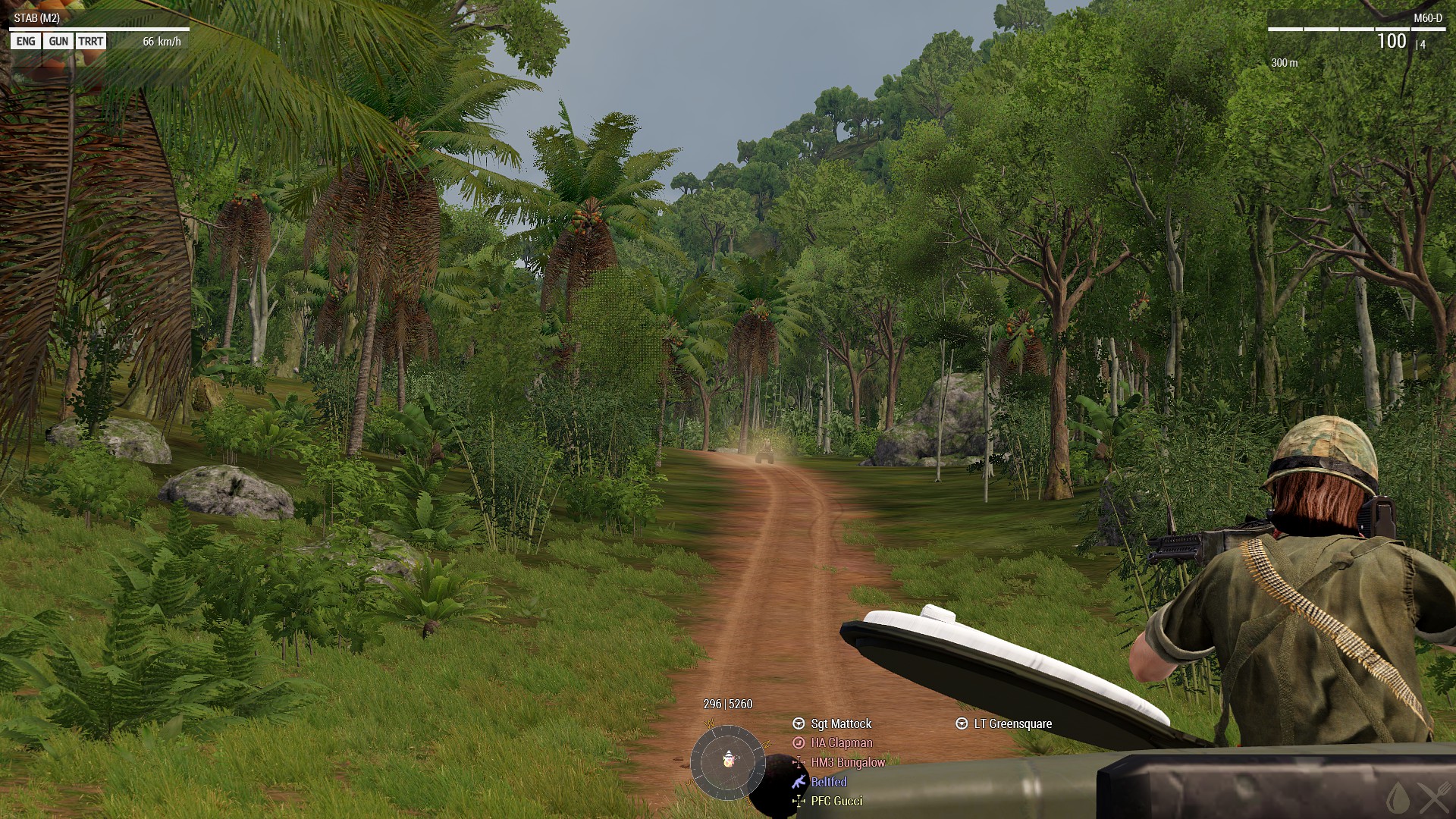
Task: Click the circular squad radar
Action: pyautogui.click(x=728, y=761)
